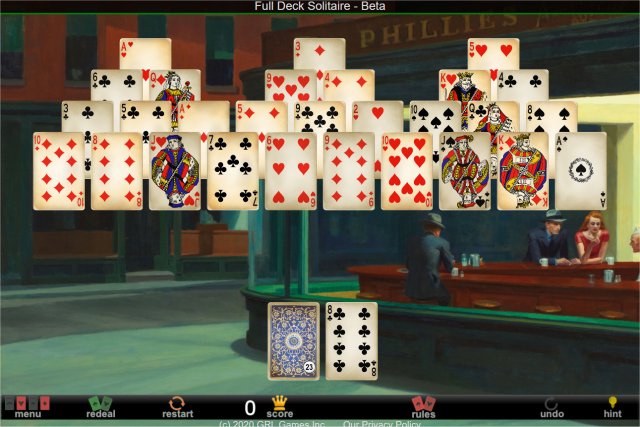Select the Ace of spades card
640x427 pixels.
580,171
